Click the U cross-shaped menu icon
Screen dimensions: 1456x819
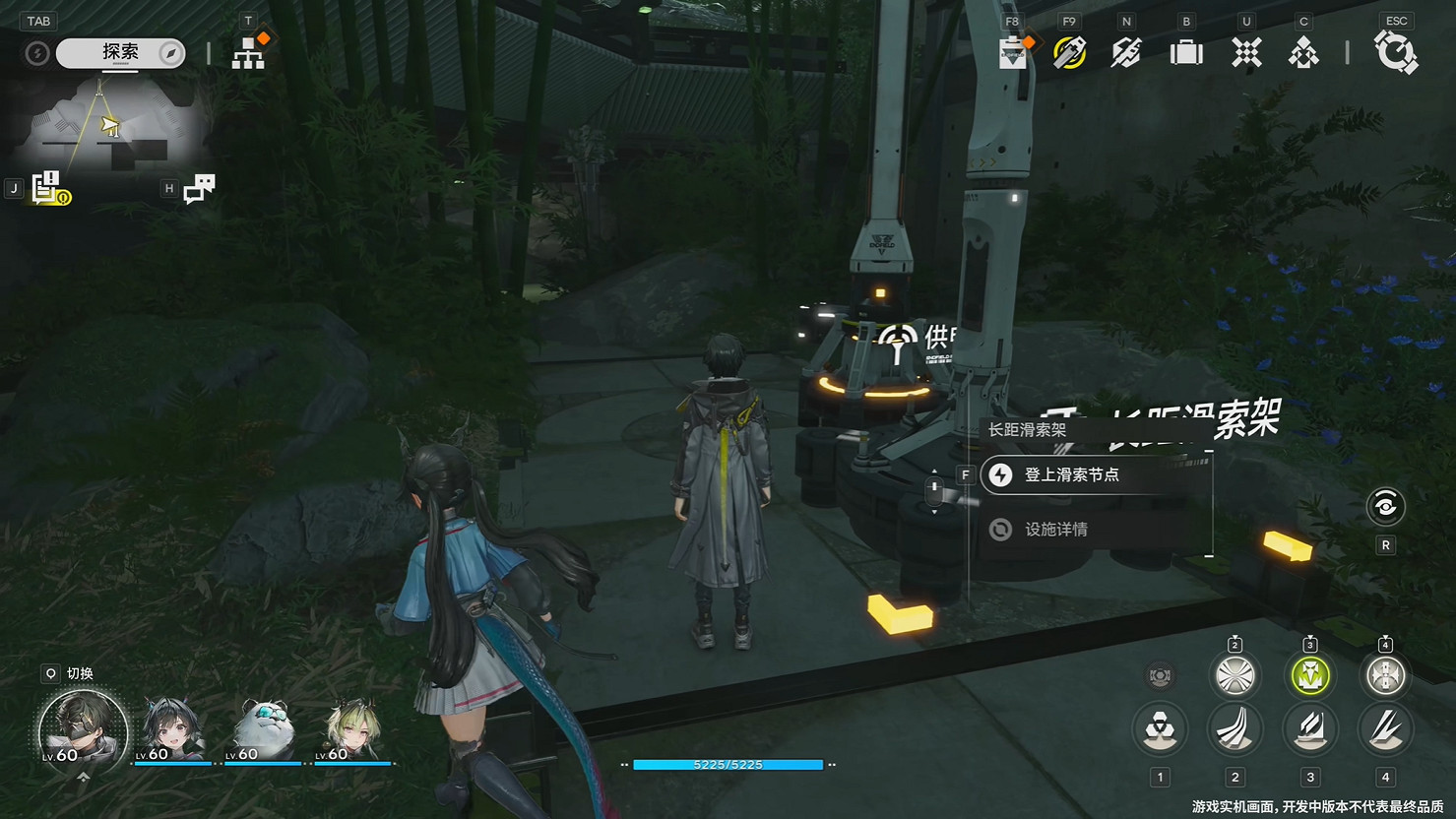[1245, 53]
